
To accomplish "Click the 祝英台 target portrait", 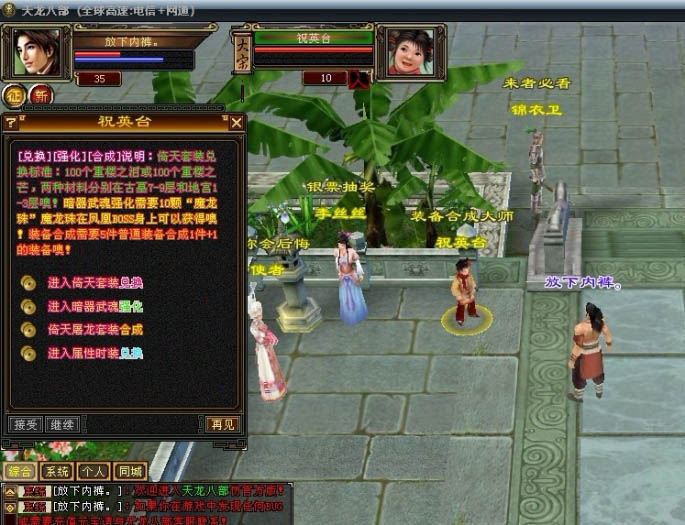I will 410,52.
